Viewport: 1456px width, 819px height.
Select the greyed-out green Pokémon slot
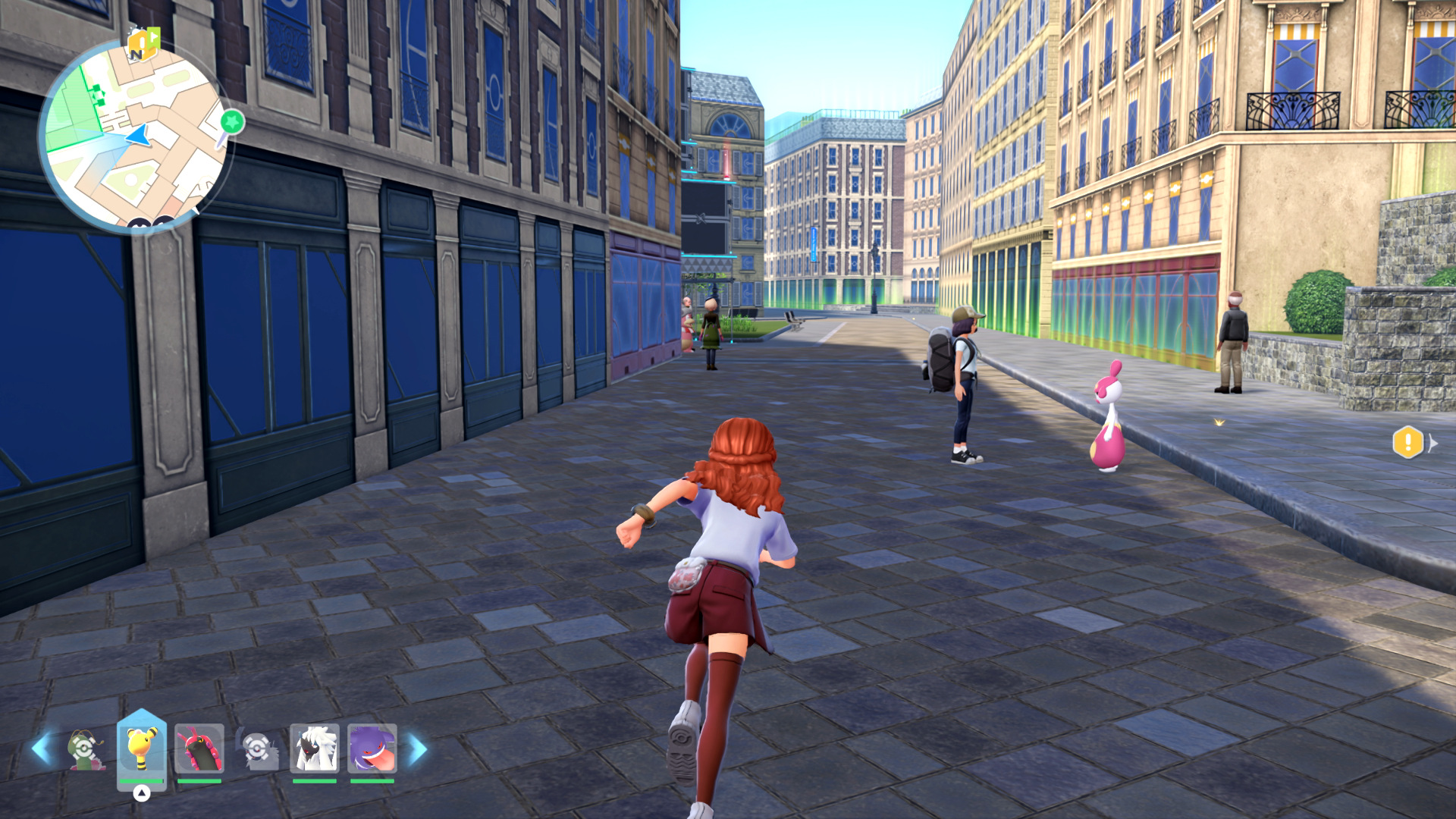(x=85, y=749)
